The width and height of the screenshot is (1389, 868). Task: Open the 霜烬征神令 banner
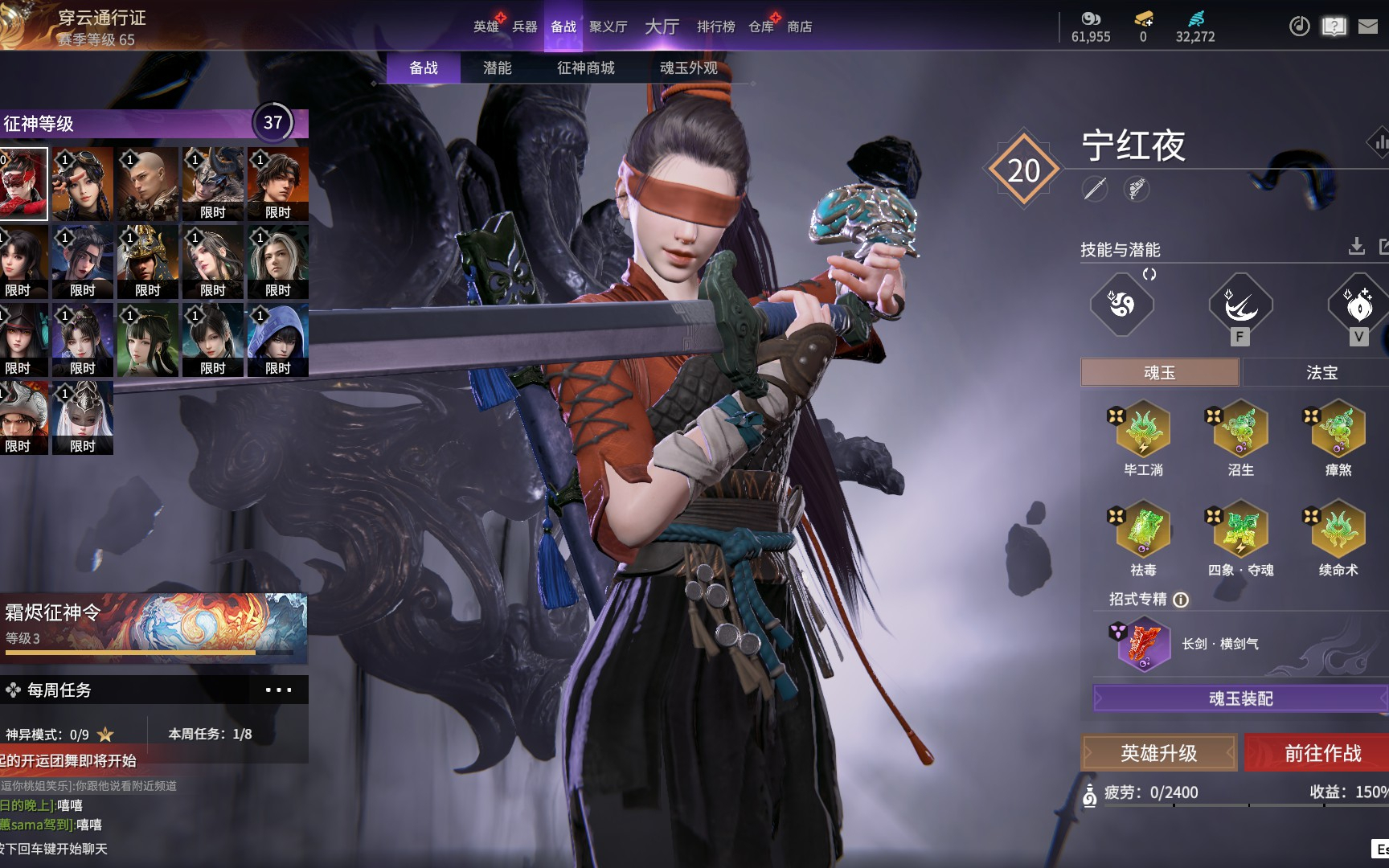point(153,628)
